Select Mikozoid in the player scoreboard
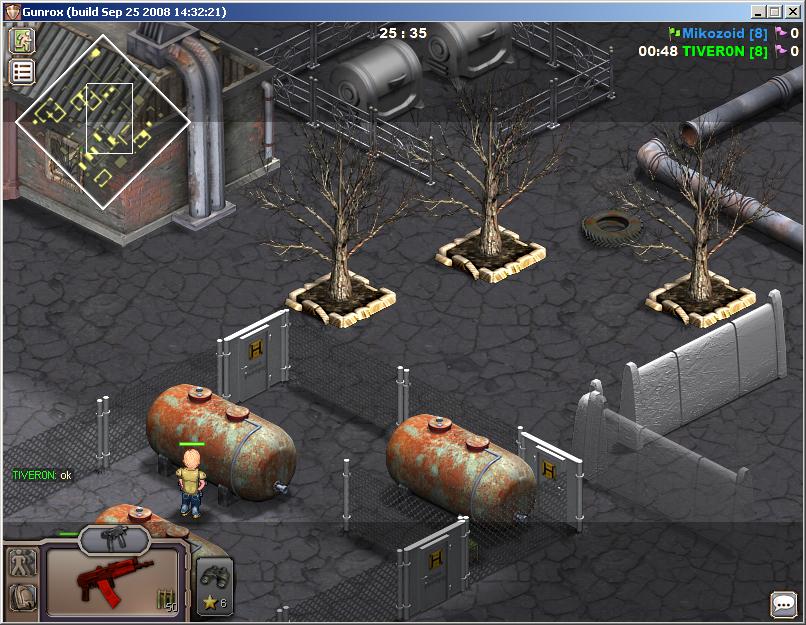This screenshot has height=625, width=806. click(718, 33)
